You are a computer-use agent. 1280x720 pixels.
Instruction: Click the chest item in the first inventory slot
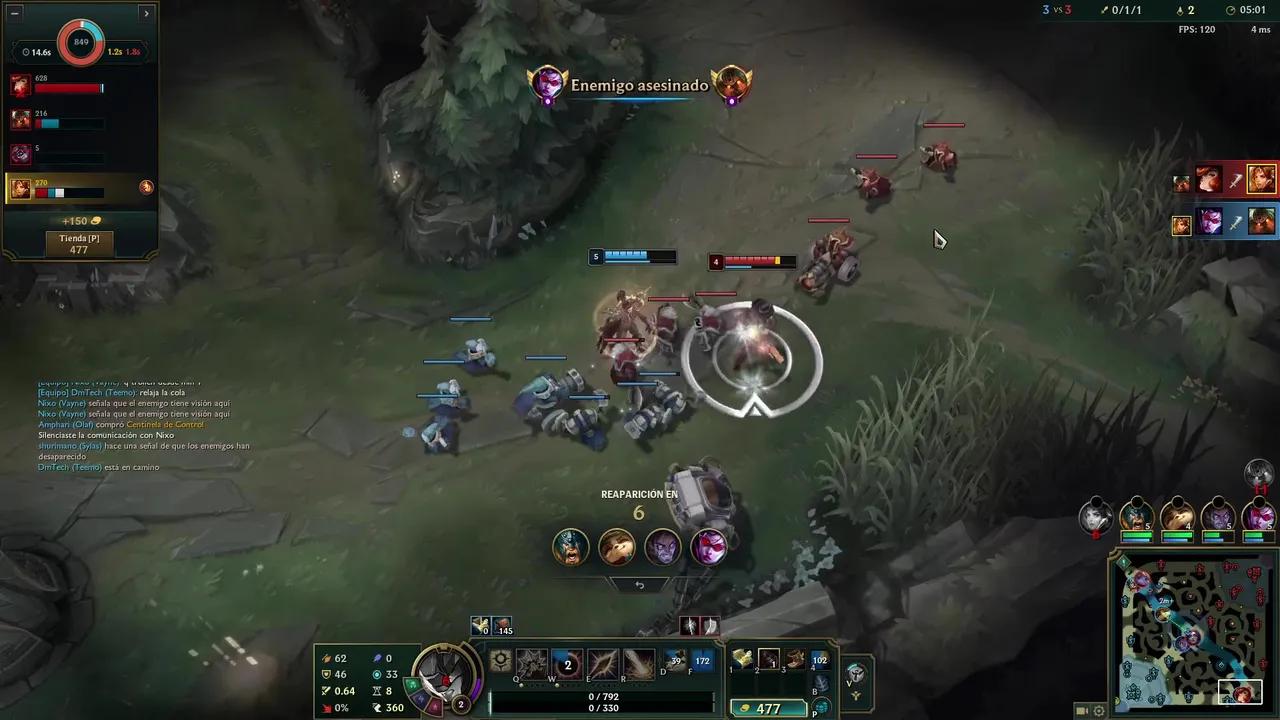point(744,658)
